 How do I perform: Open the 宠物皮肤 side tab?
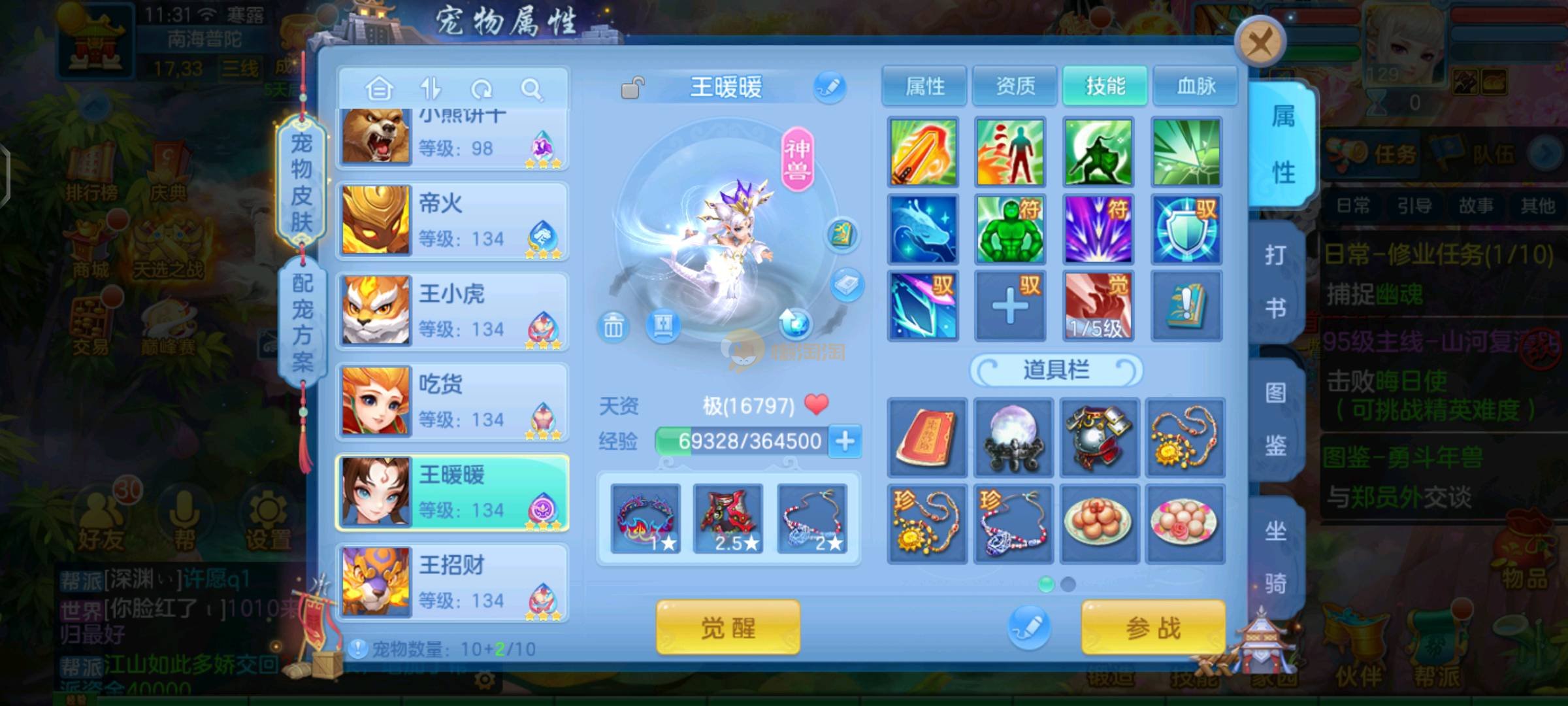point(301,183)
